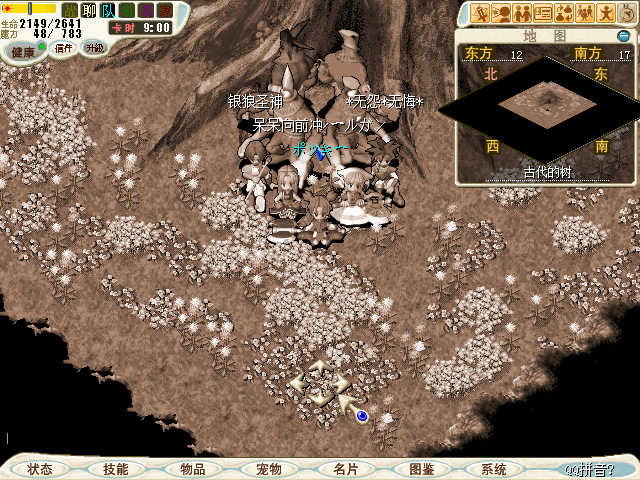
Task: Toggle the 战 battle switch
Action: (70, 10)
